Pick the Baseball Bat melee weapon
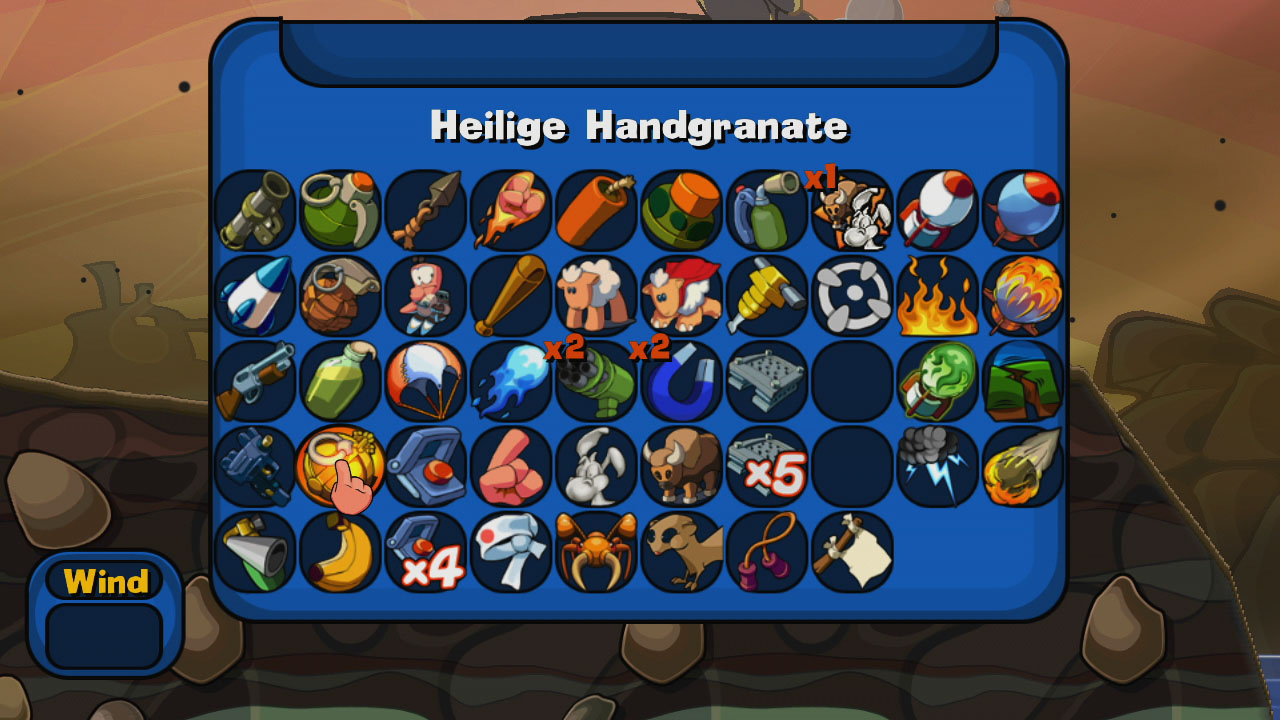 tap(510, 295)
